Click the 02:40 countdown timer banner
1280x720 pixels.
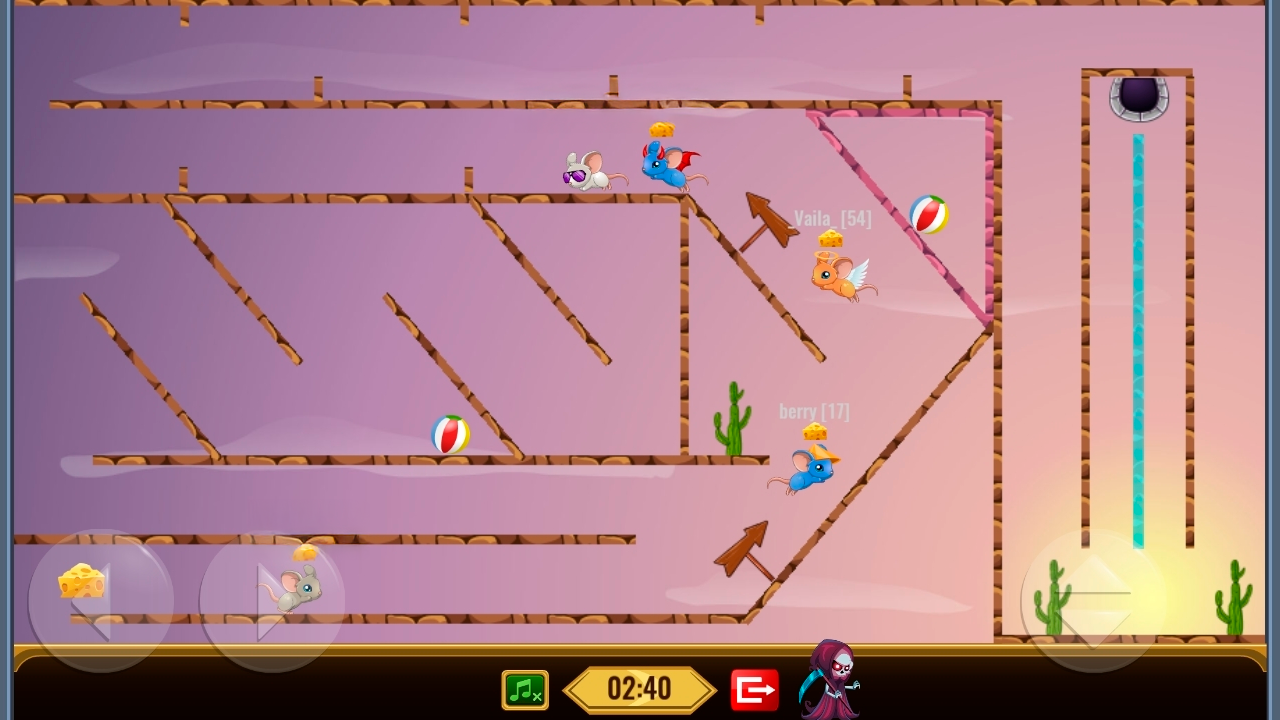(639, 689)
